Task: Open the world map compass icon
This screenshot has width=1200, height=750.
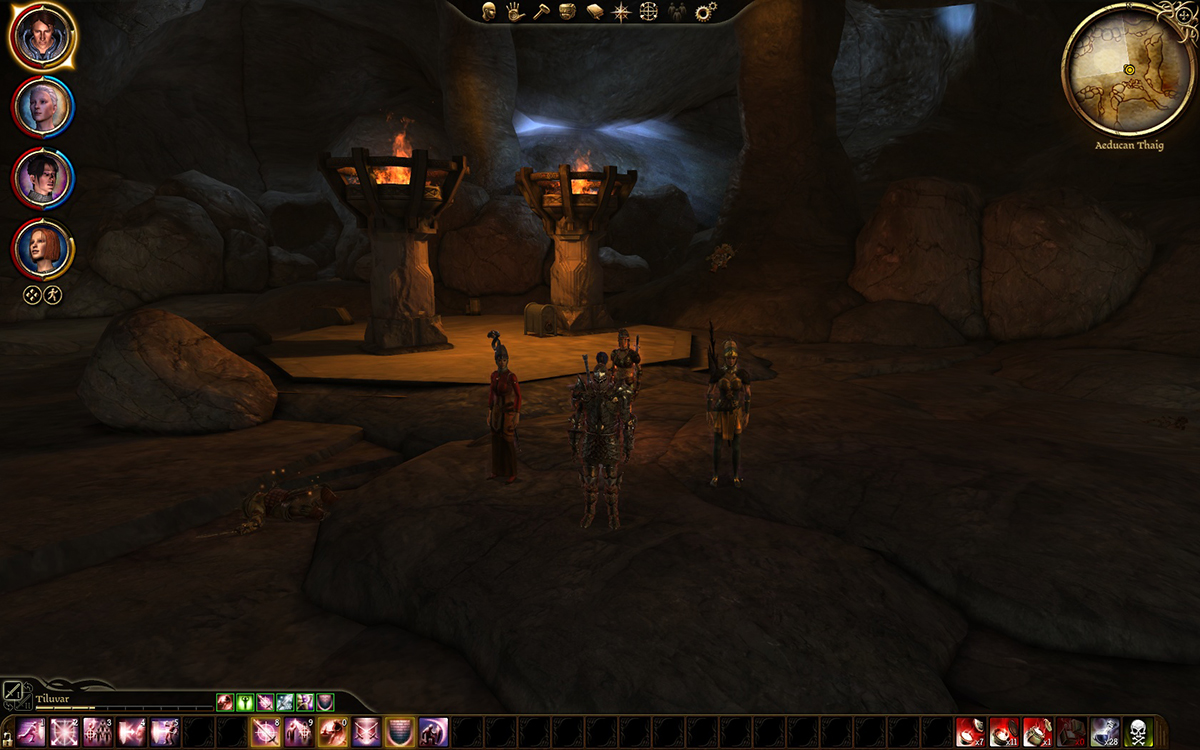Action: tap(621, 12)
